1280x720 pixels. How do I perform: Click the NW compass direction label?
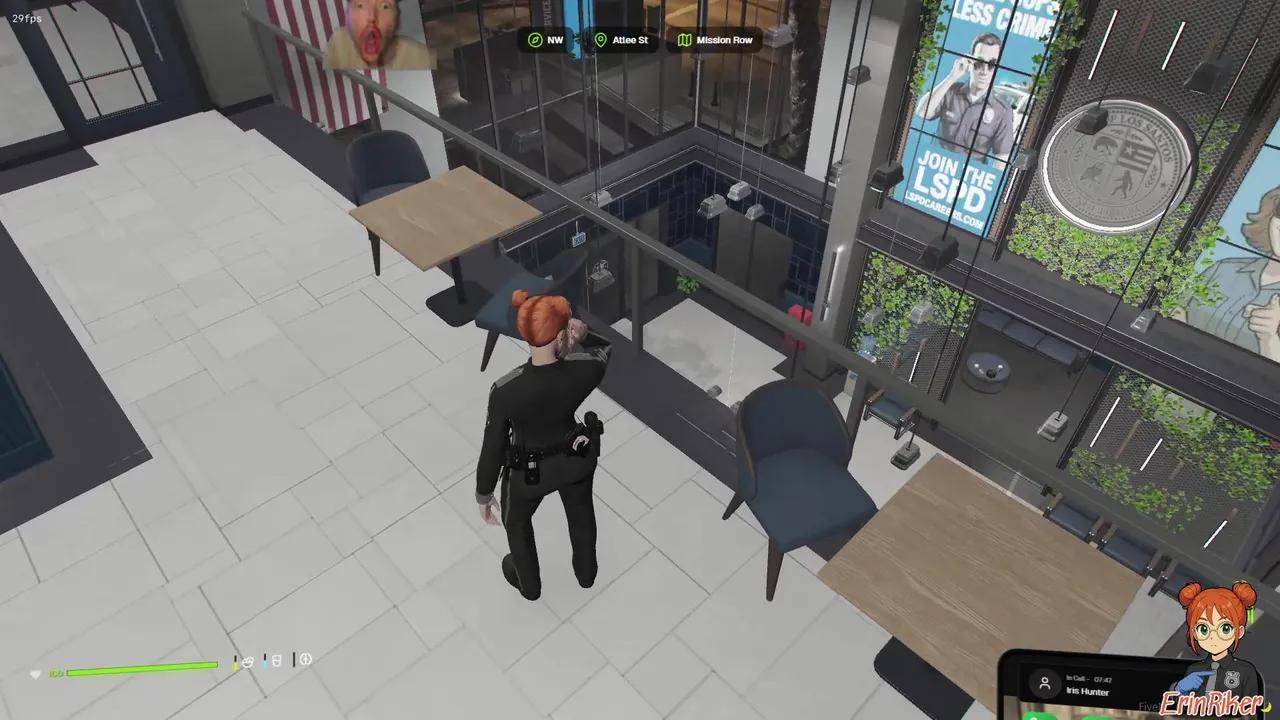(x=554, y=40)
